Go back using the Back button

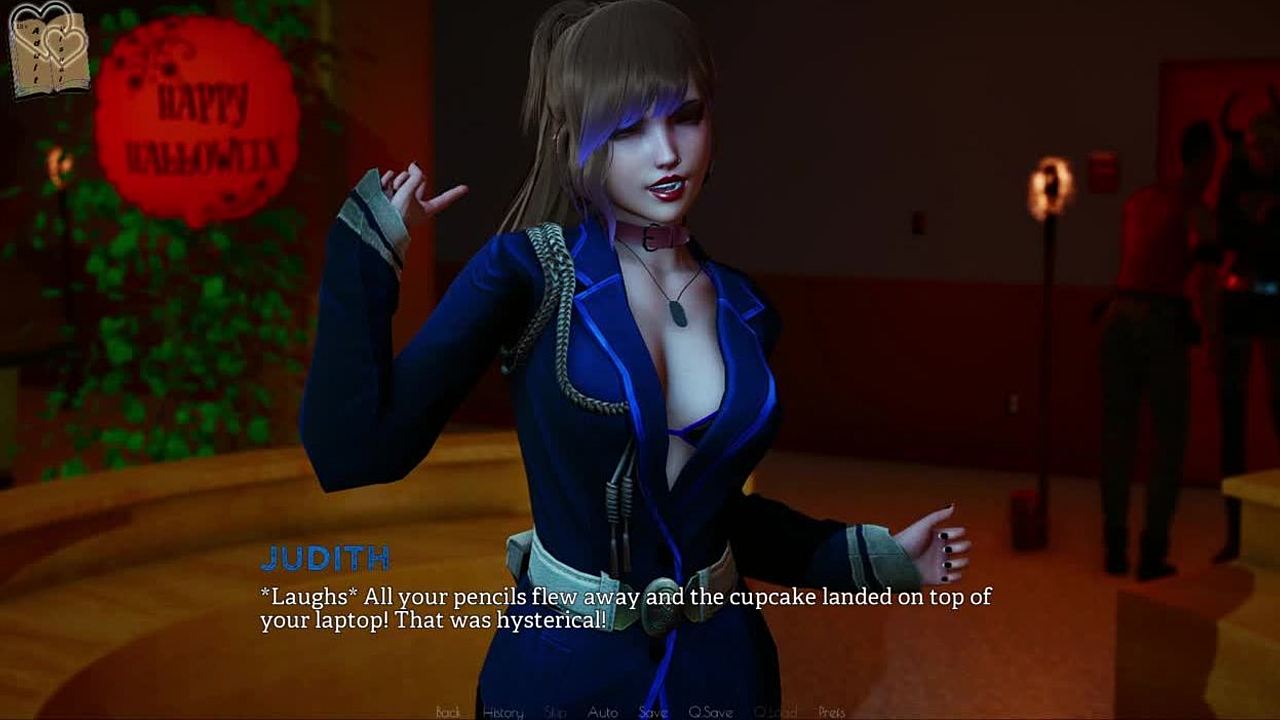tap(448, 712)
